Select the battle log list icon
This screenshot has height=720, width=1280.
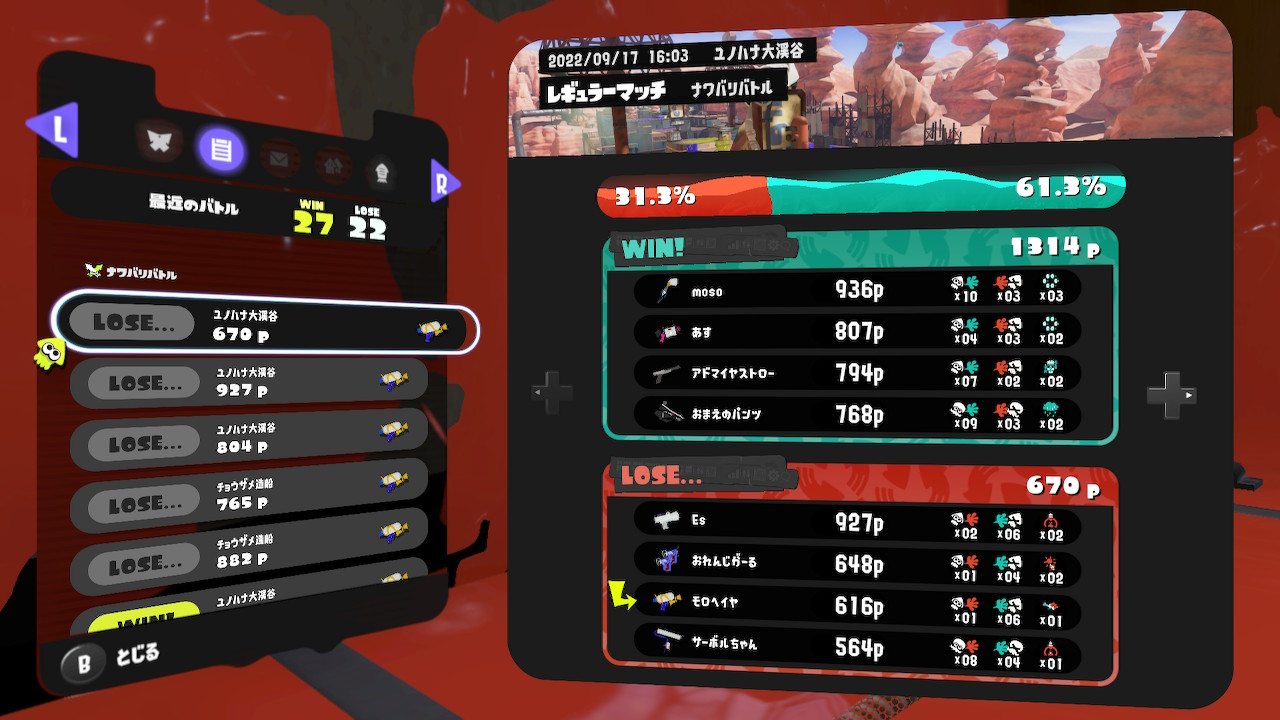pos(221,150)
